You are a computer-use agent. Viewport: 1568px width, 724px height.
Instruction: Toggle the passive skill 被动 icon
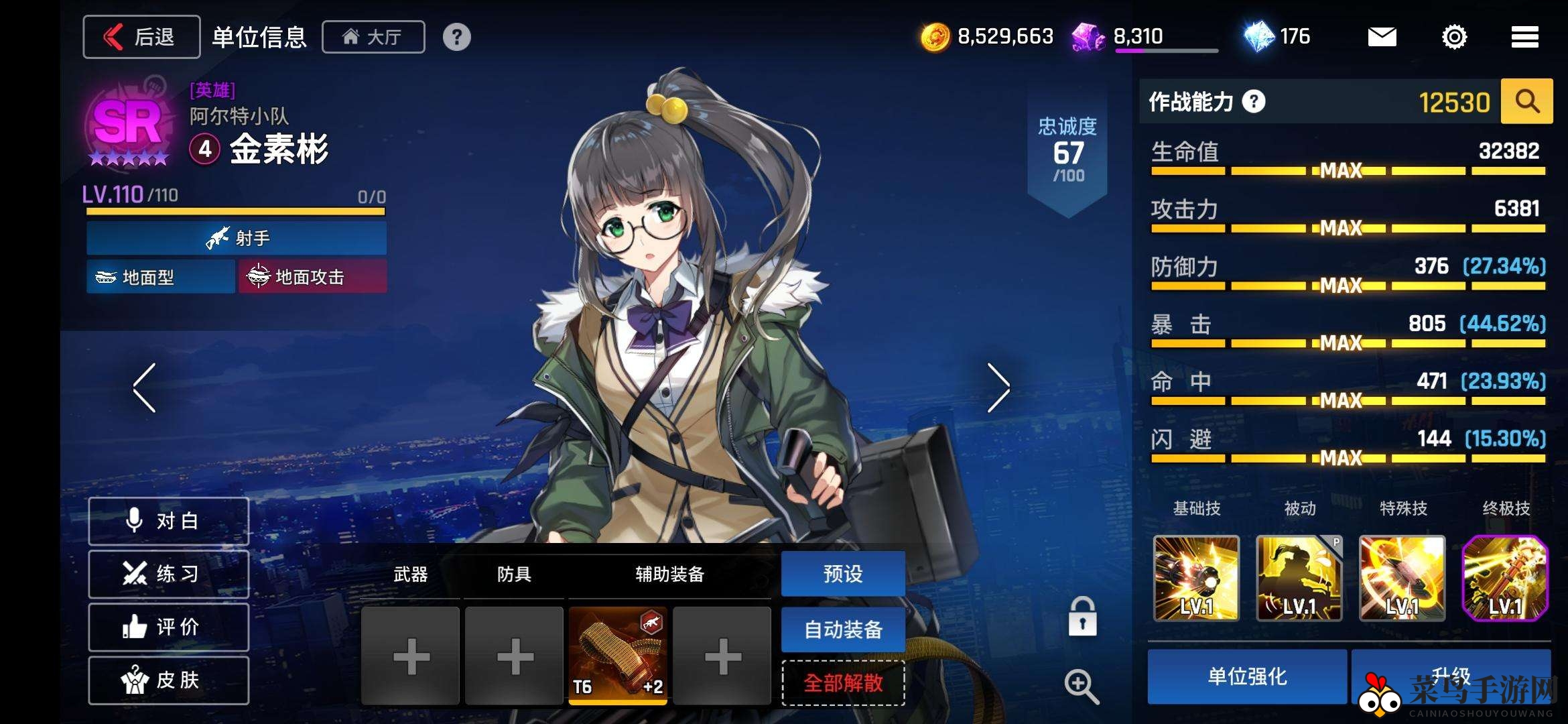click(1299, 579)
